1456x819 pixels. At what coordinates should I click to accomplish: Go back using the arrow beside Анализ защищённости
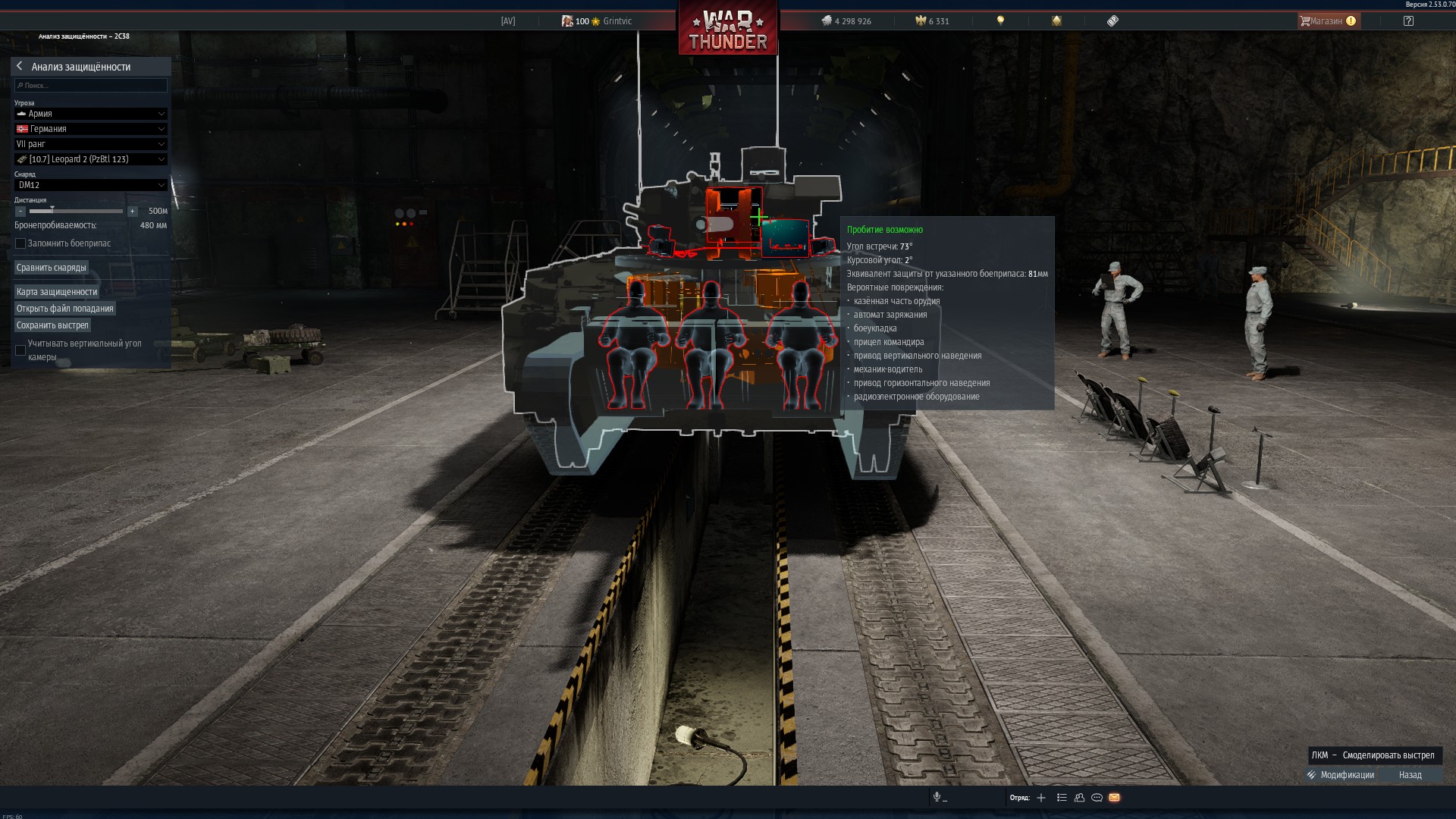[20, 67]
